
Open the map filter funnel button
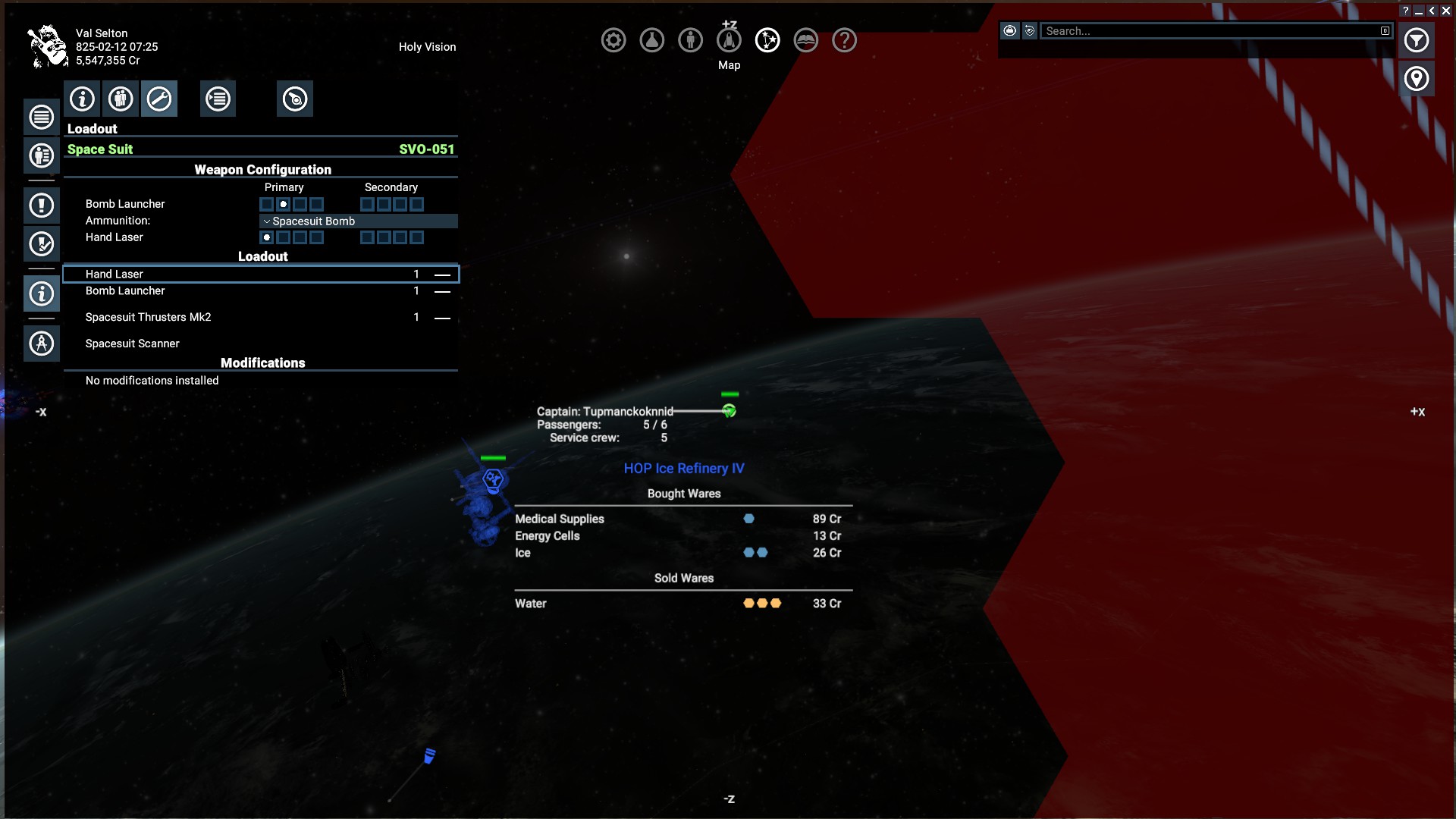[1416, 40]
